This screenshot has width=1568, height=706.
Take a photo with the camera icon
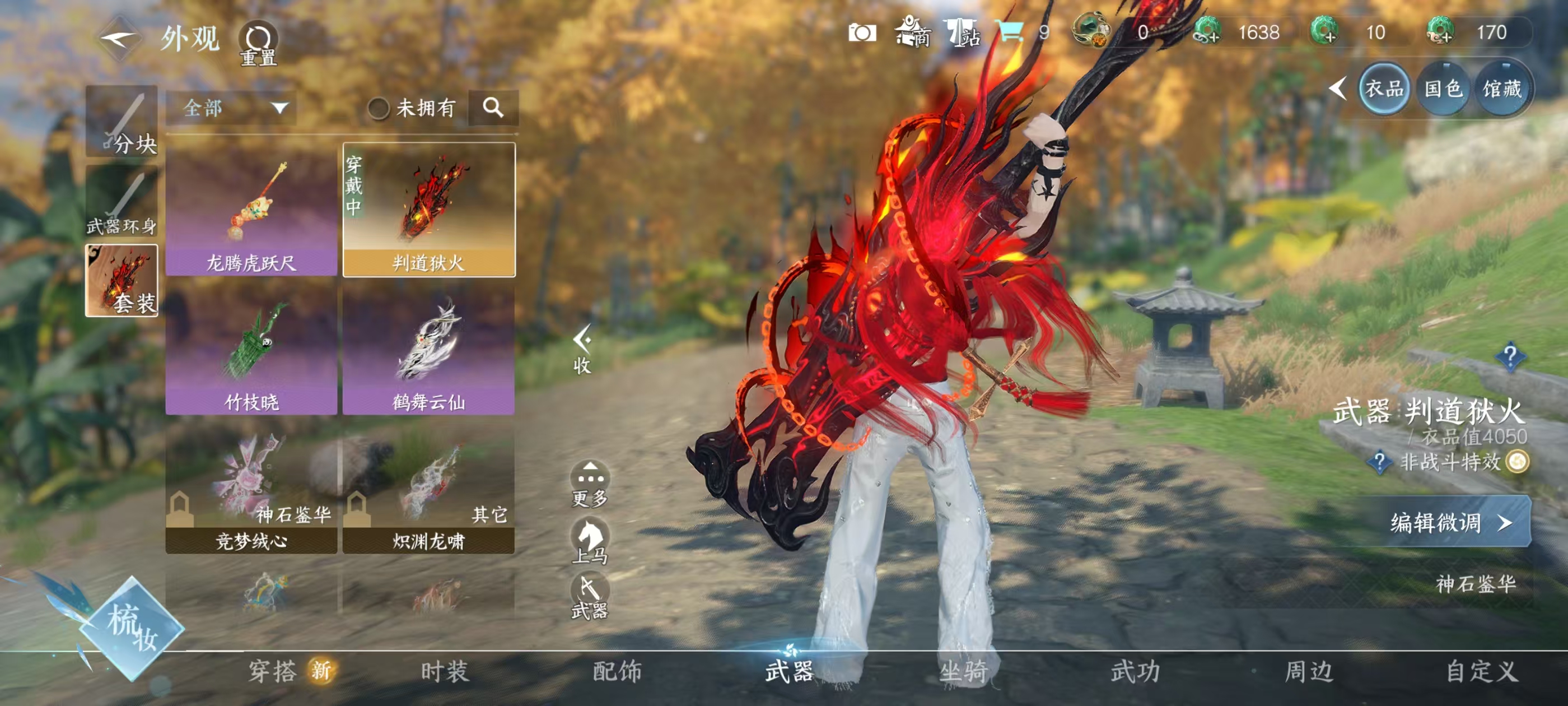point(862,32)
